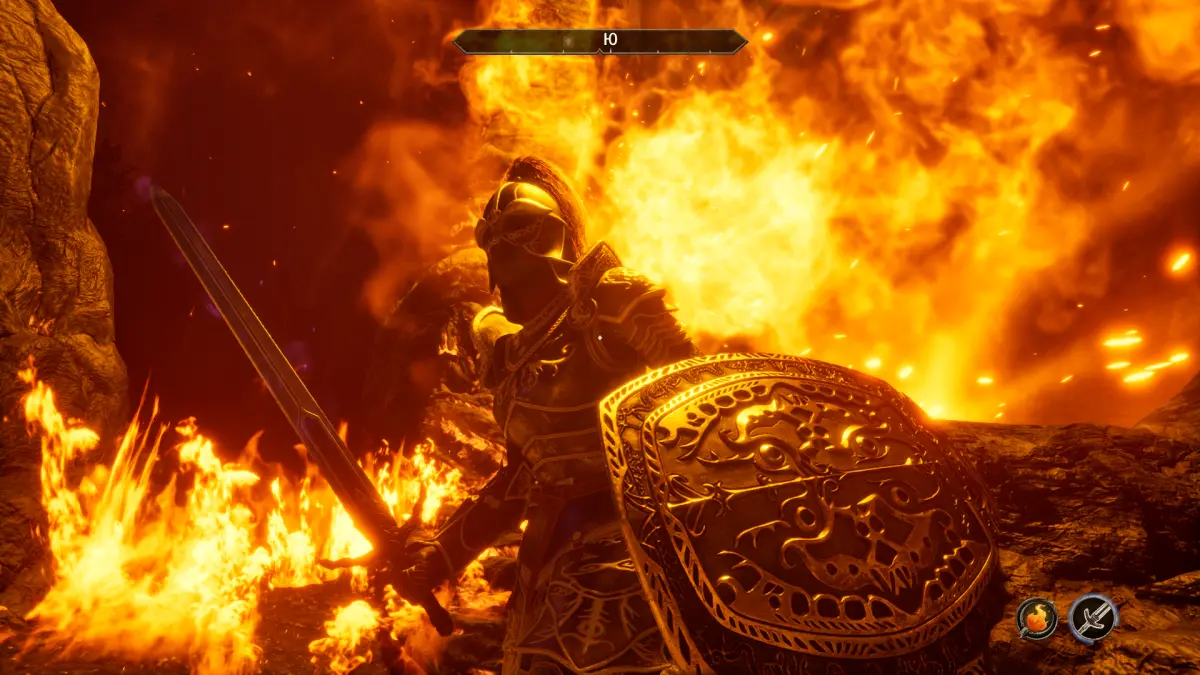1200x675 pixels.
Task: Click the compass bar showing Ю
Action: click(600, 42)
